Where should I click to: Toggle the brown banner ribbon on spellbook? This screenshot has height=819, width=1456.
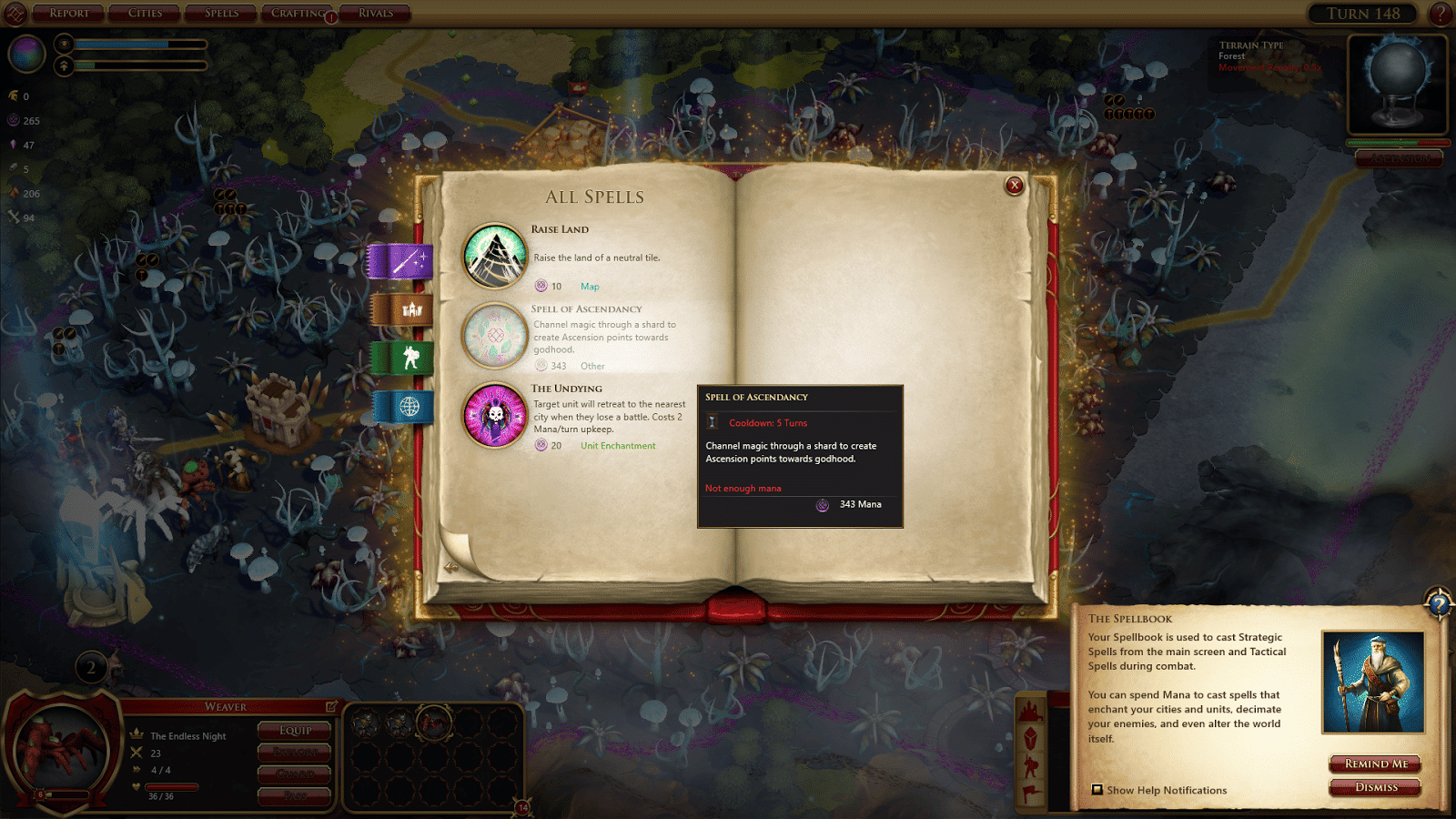pyautogui.click(x=403, y=308)
